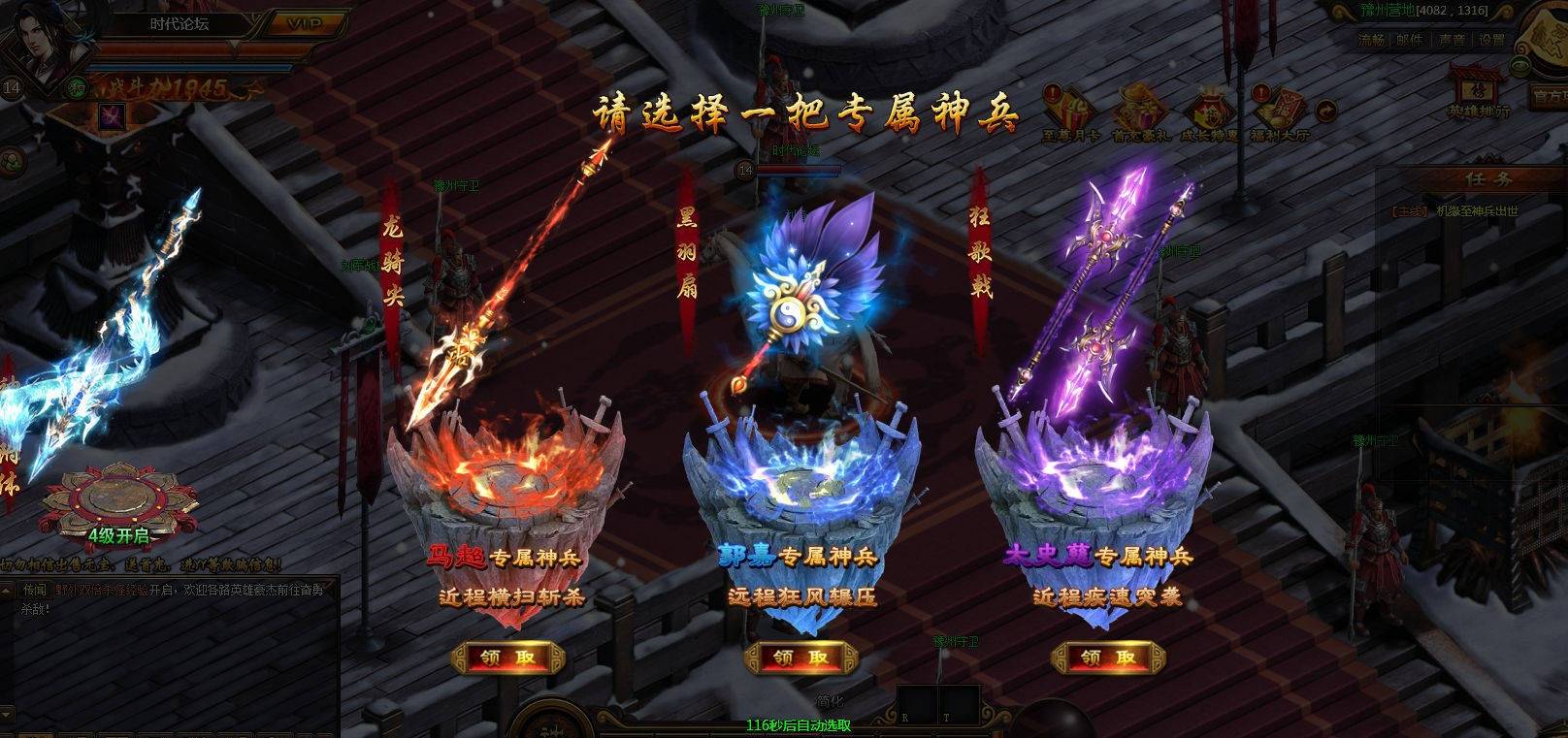Open the VIP button near the forum bar
Screen dimensions: 1568x738
306,23
